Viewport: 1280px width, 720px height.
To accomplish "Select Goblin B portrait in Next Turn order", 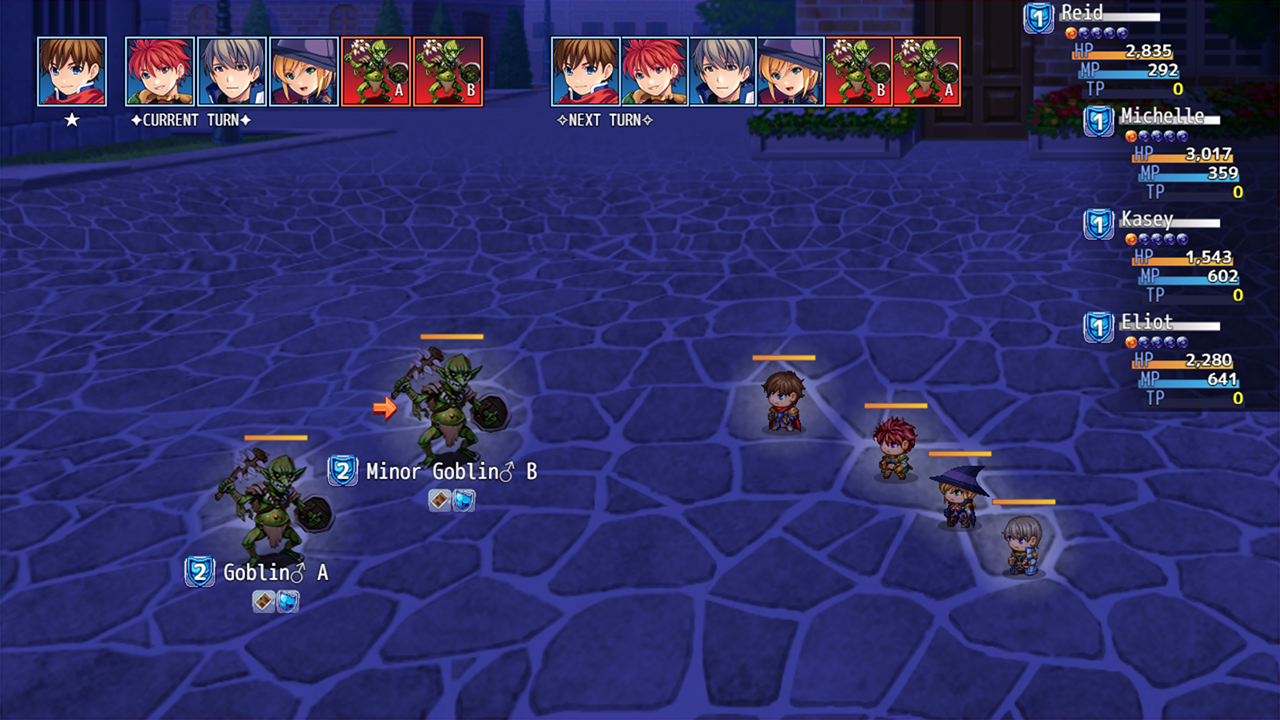I will pyautogui.click(x=858, y=71).
